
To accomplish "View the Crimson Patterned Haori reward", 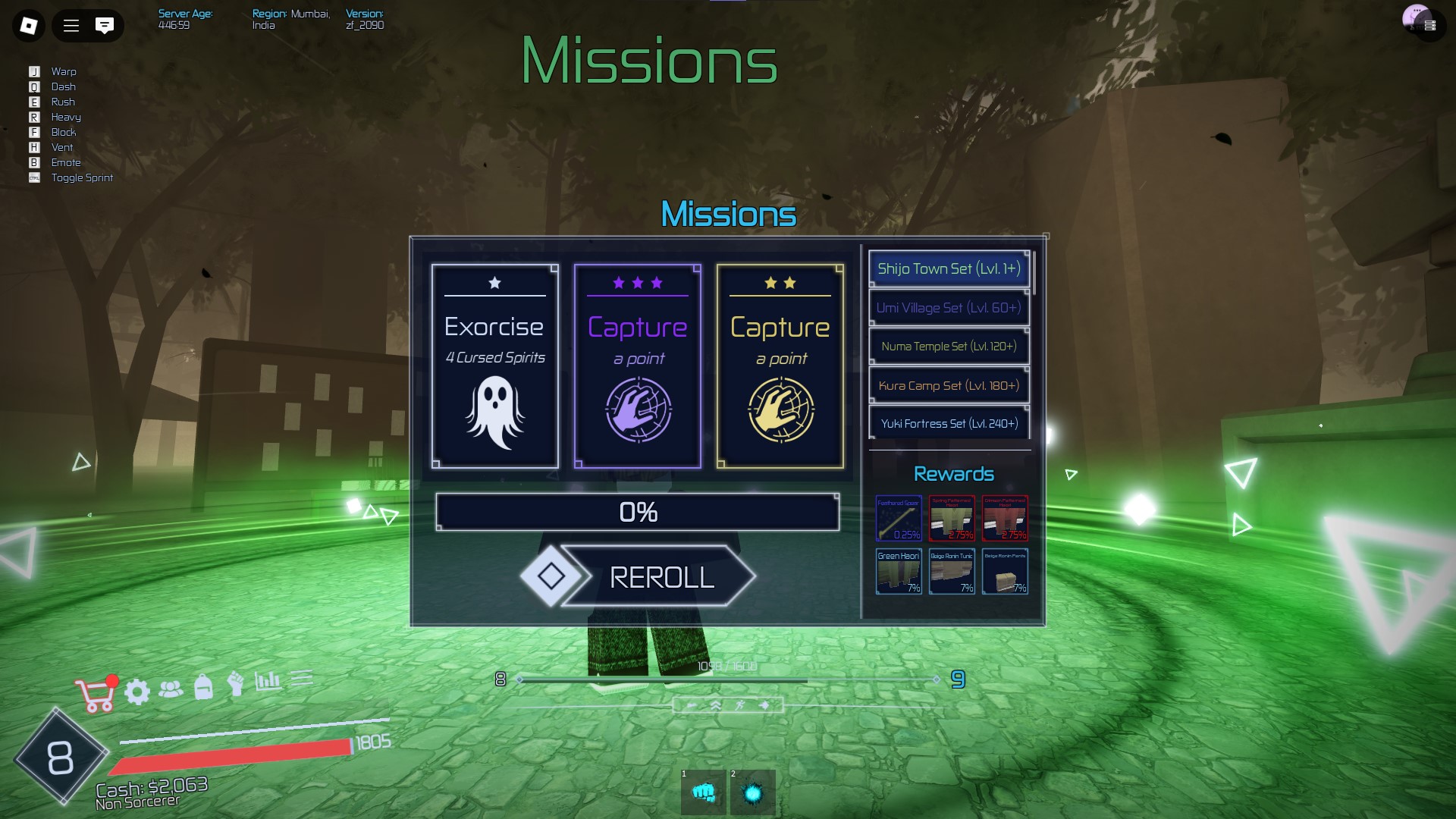I will tap(1005, 519).
